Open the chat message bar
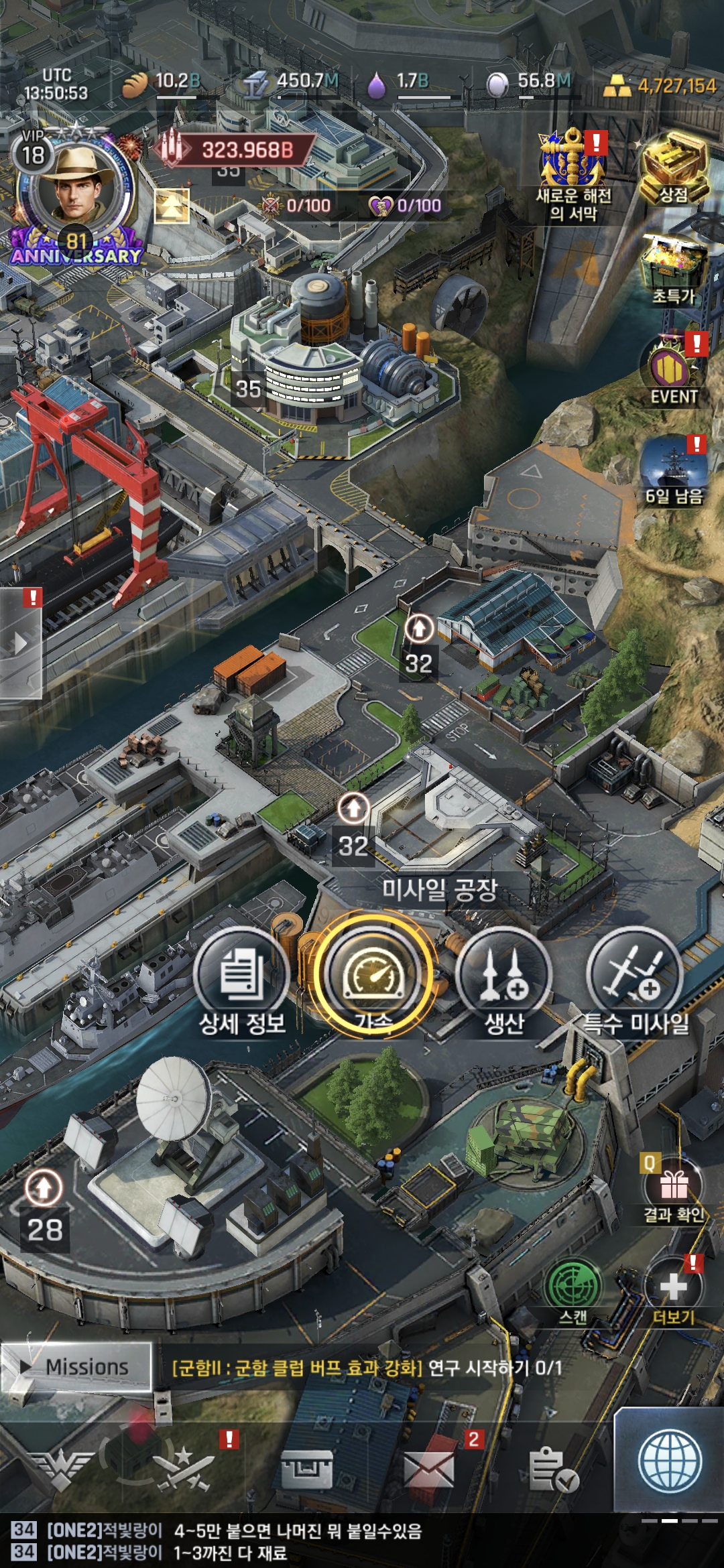The width and height of the screenshot is (724, 1568). [335, 1541]
